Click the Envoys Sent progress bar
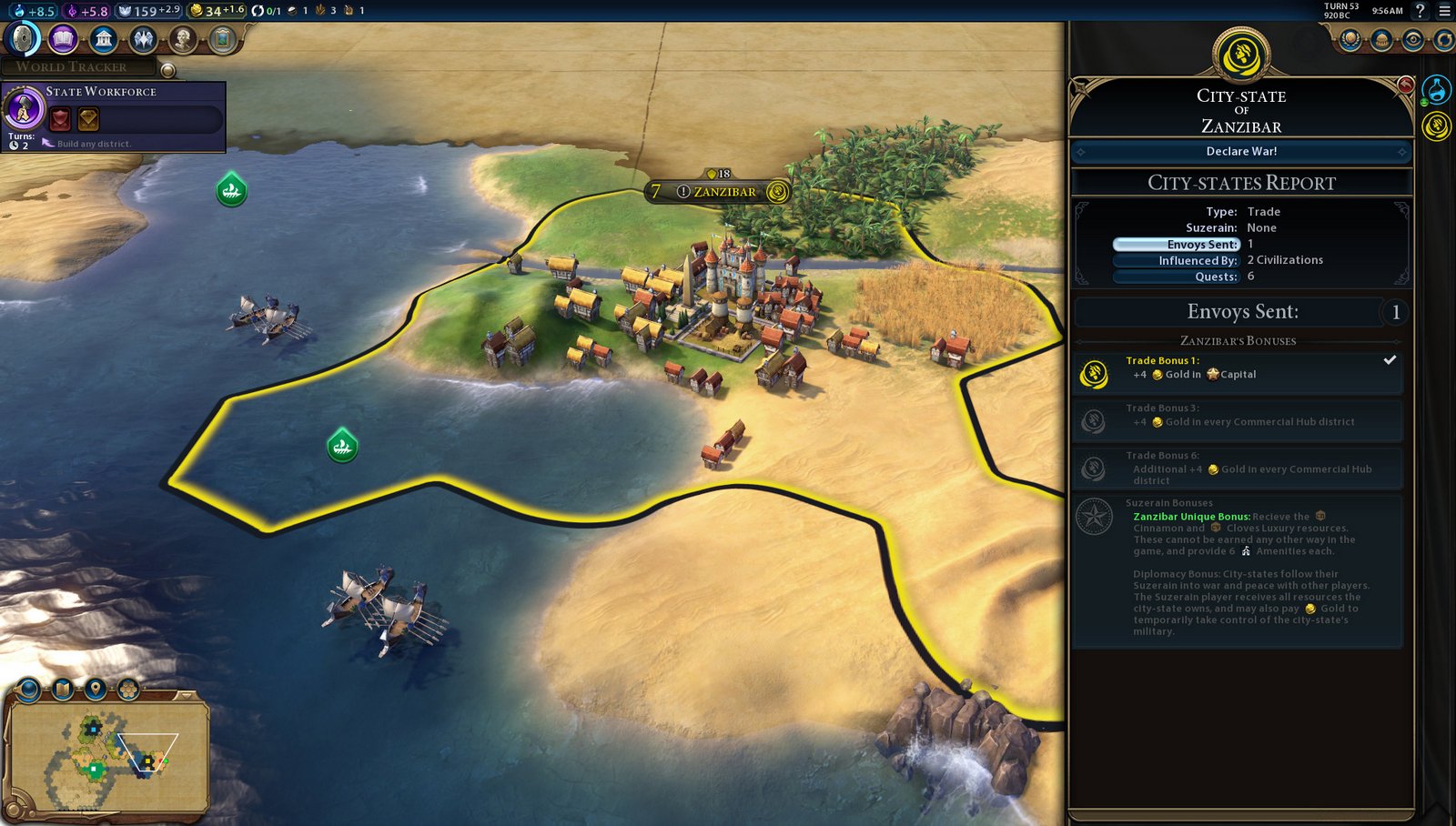 tap(1174, 244)
